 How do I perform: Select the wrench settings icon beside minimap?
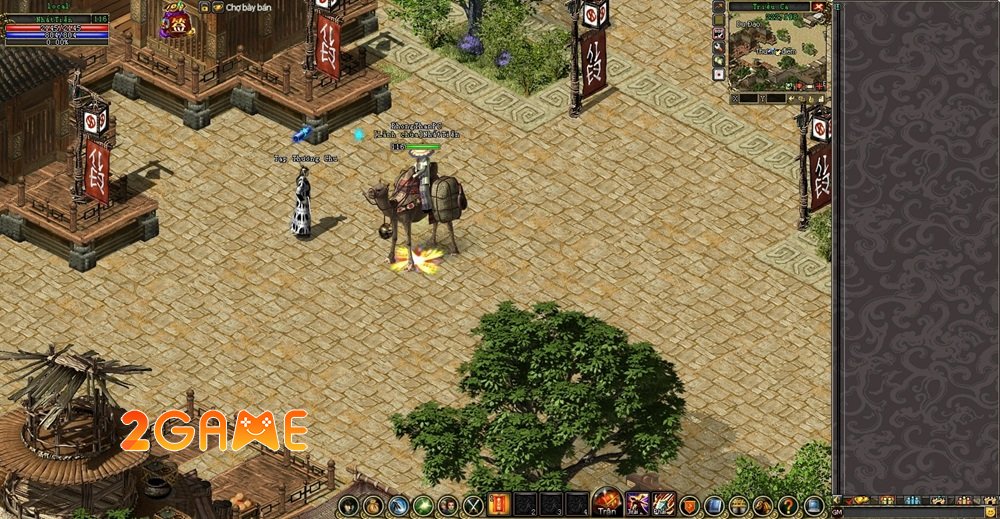(719, 47)
